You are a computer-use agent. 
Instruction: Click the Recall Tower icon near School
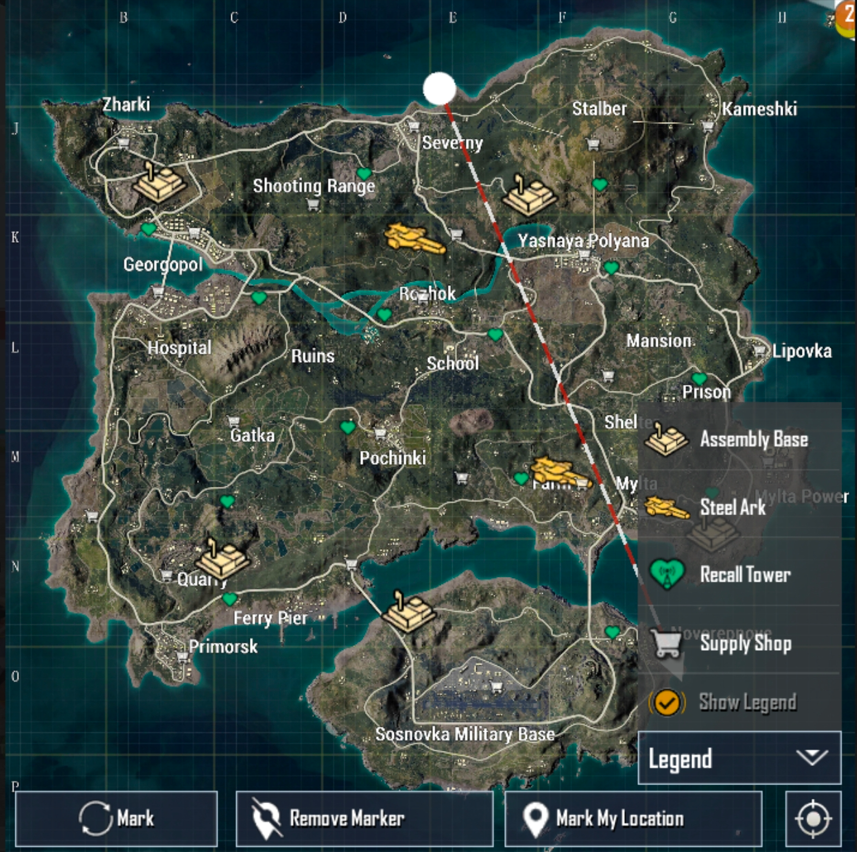(x=494, y=335)
